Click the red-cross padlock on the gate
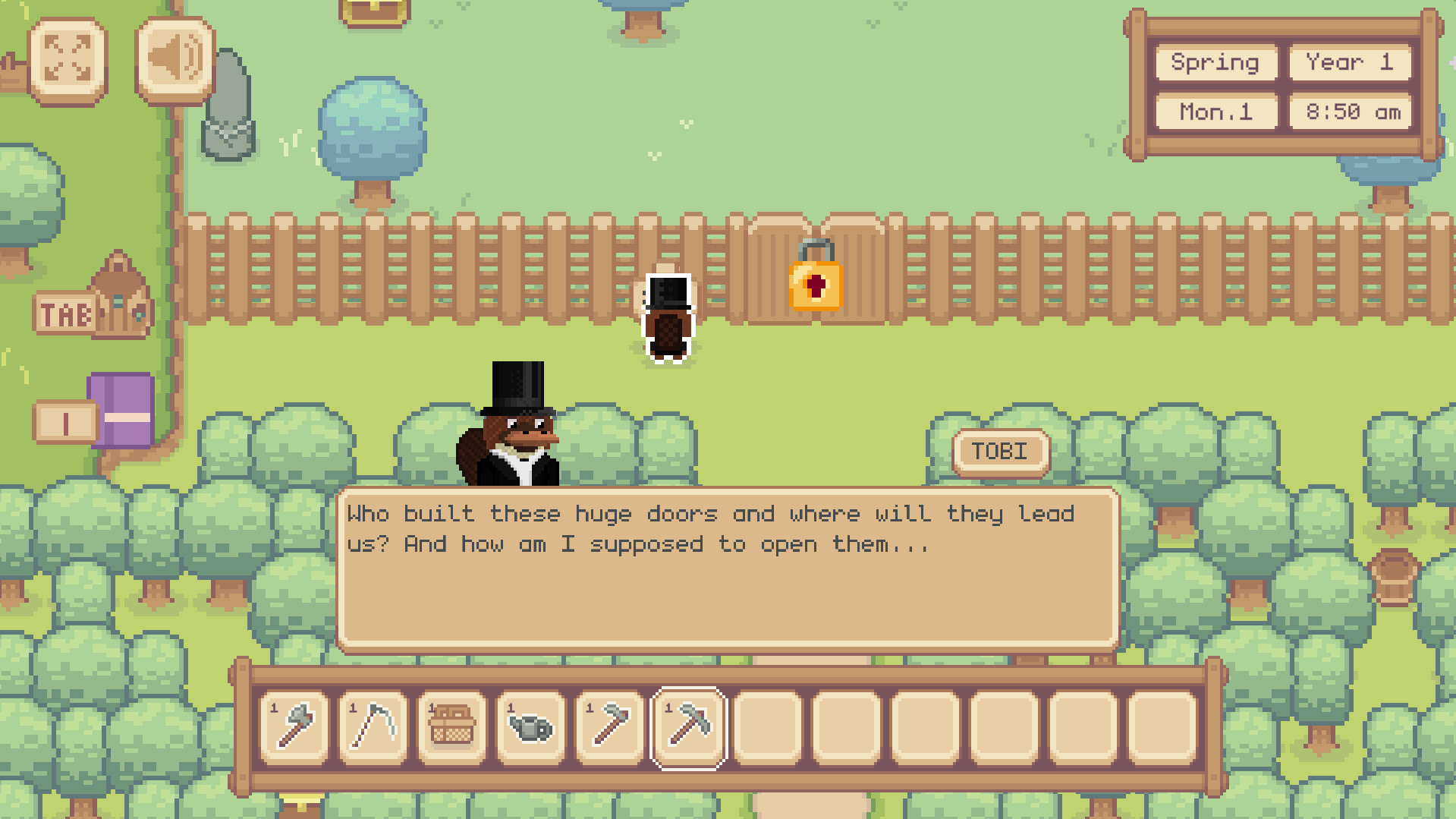Screen dimensions: 1456x819 pos(815,285)
